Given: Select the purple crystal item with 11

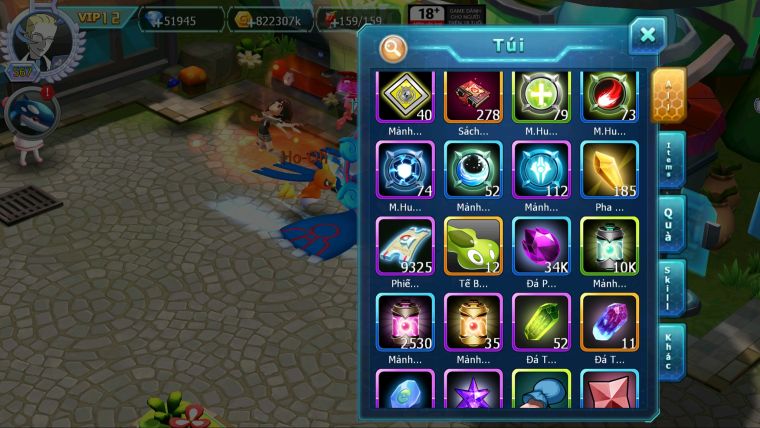Looking at the screenshot, I should coord(609,322).
